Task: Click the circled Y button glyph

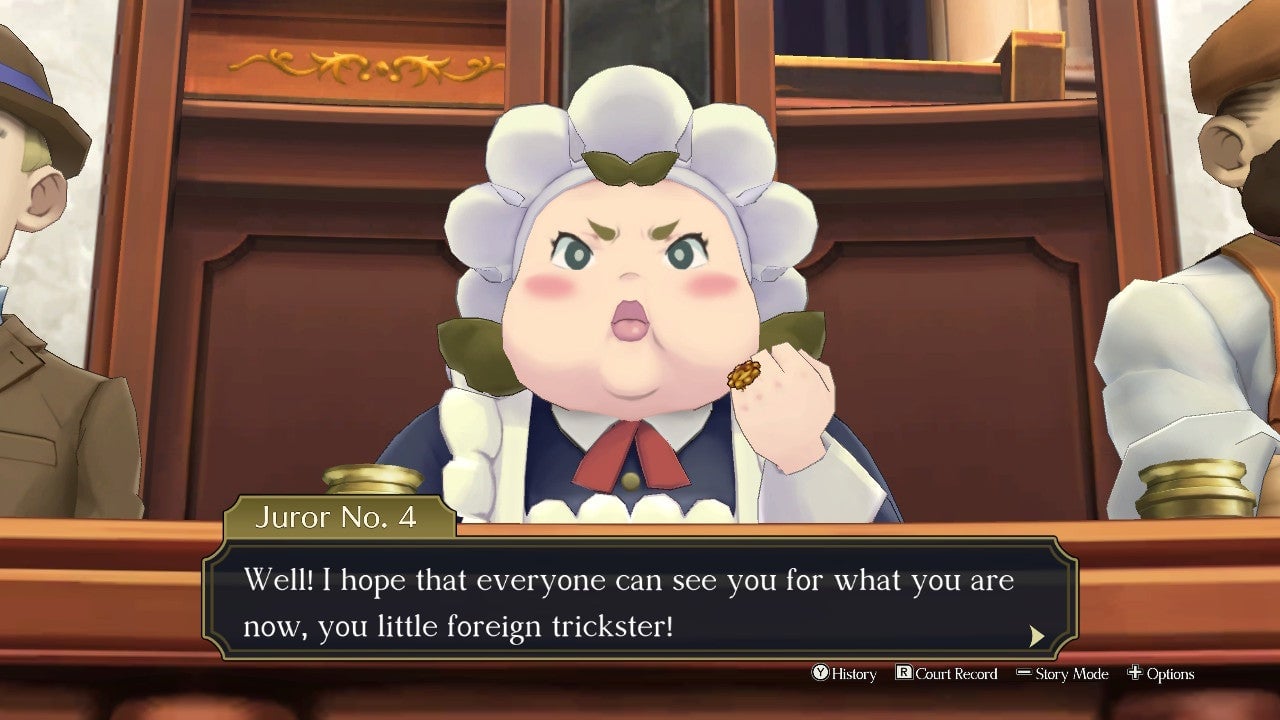Action: (820, 674)
